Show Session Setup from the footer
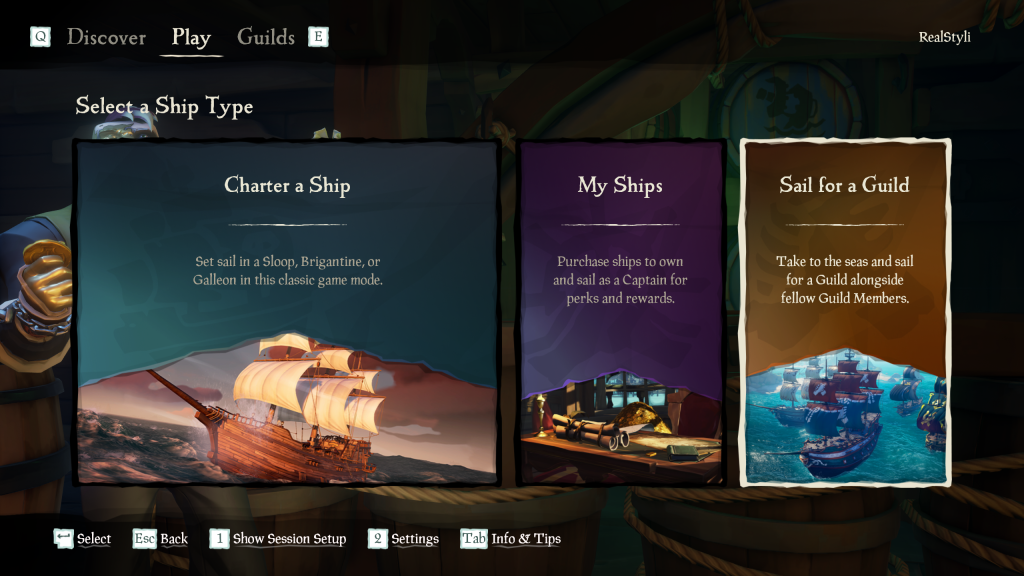 pos(289,539)
